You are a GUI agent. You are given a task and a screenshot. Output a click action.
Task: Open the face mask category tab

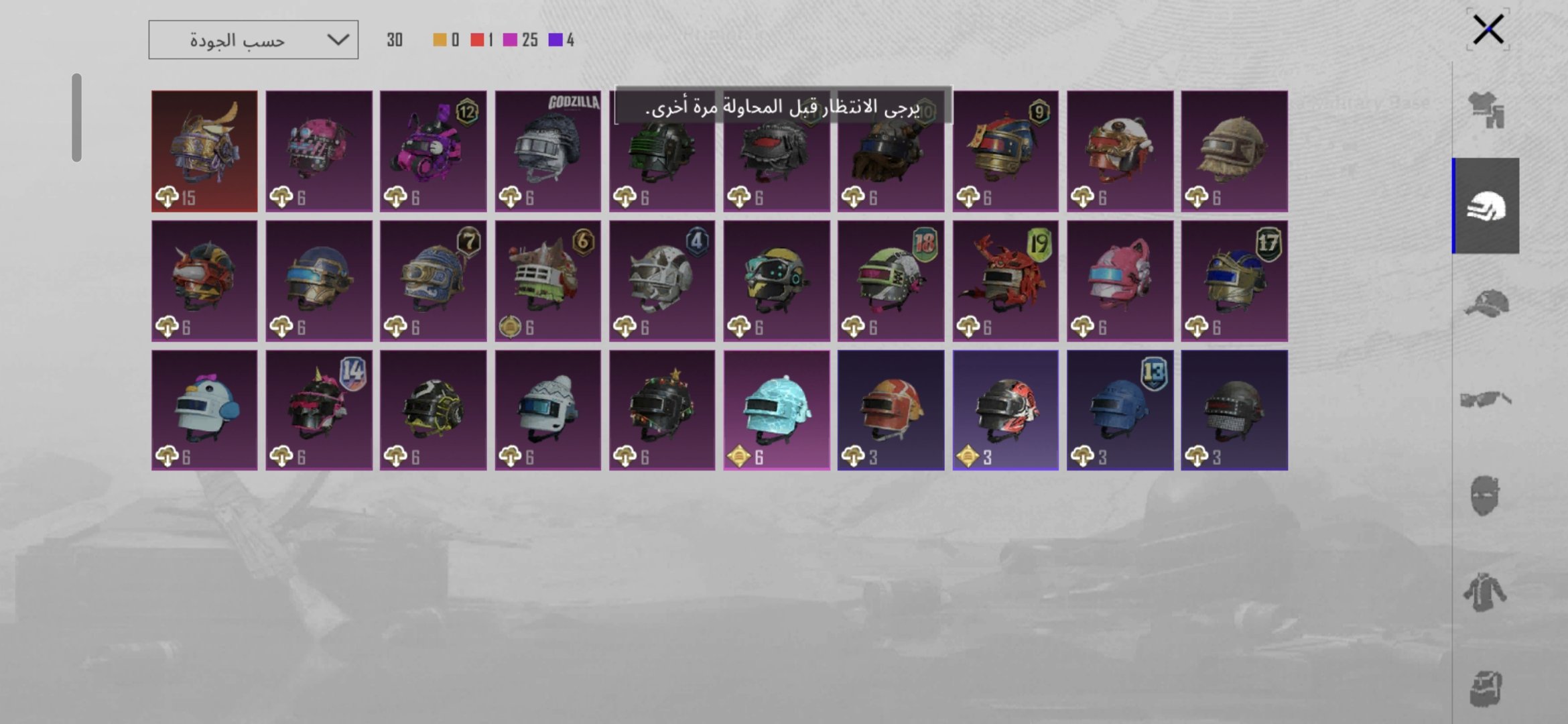pyautogui.click(x=1486, y=496)
